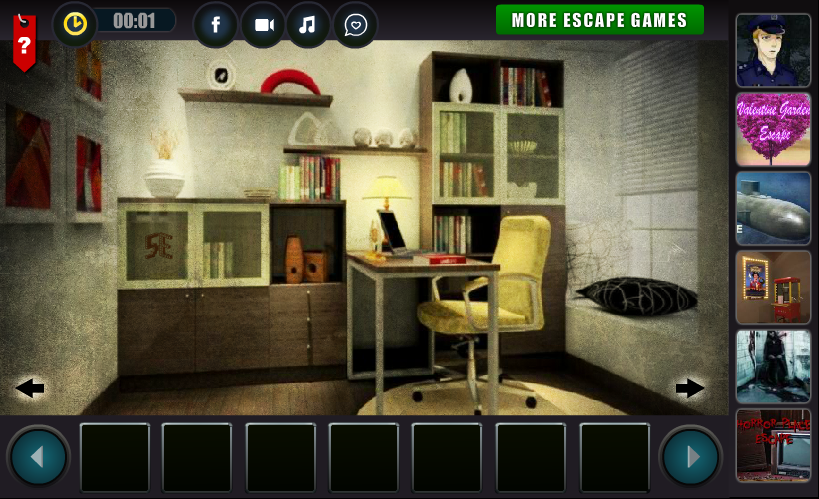Open the police officer game thumbnail
Image resolution: width=819 pixels, height=499 pixels.
(x=773, y=50)
